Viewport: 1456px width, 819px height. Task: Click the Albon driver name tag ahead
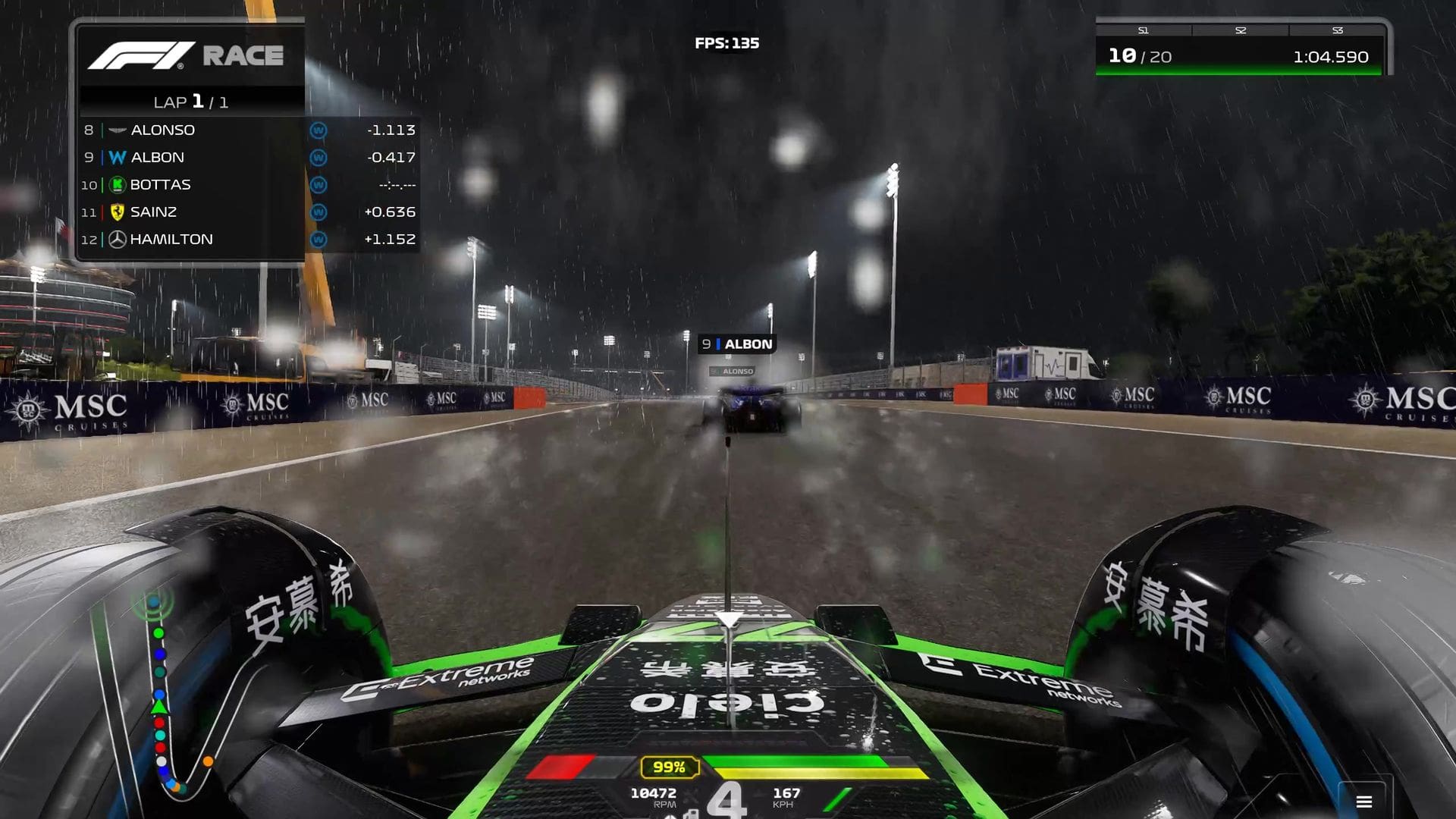tap(737, 344)
